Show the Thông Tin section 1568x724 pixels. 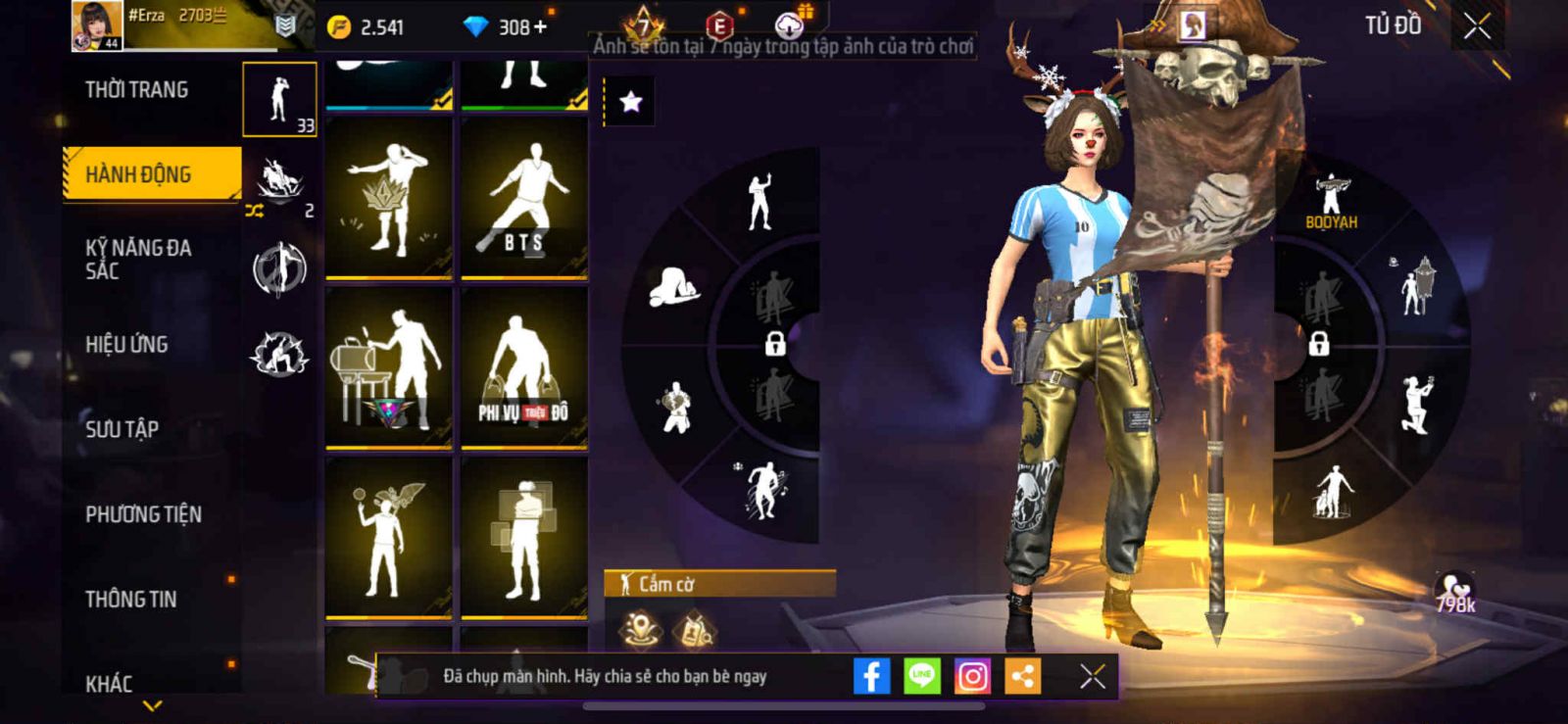tap(131, 600)
